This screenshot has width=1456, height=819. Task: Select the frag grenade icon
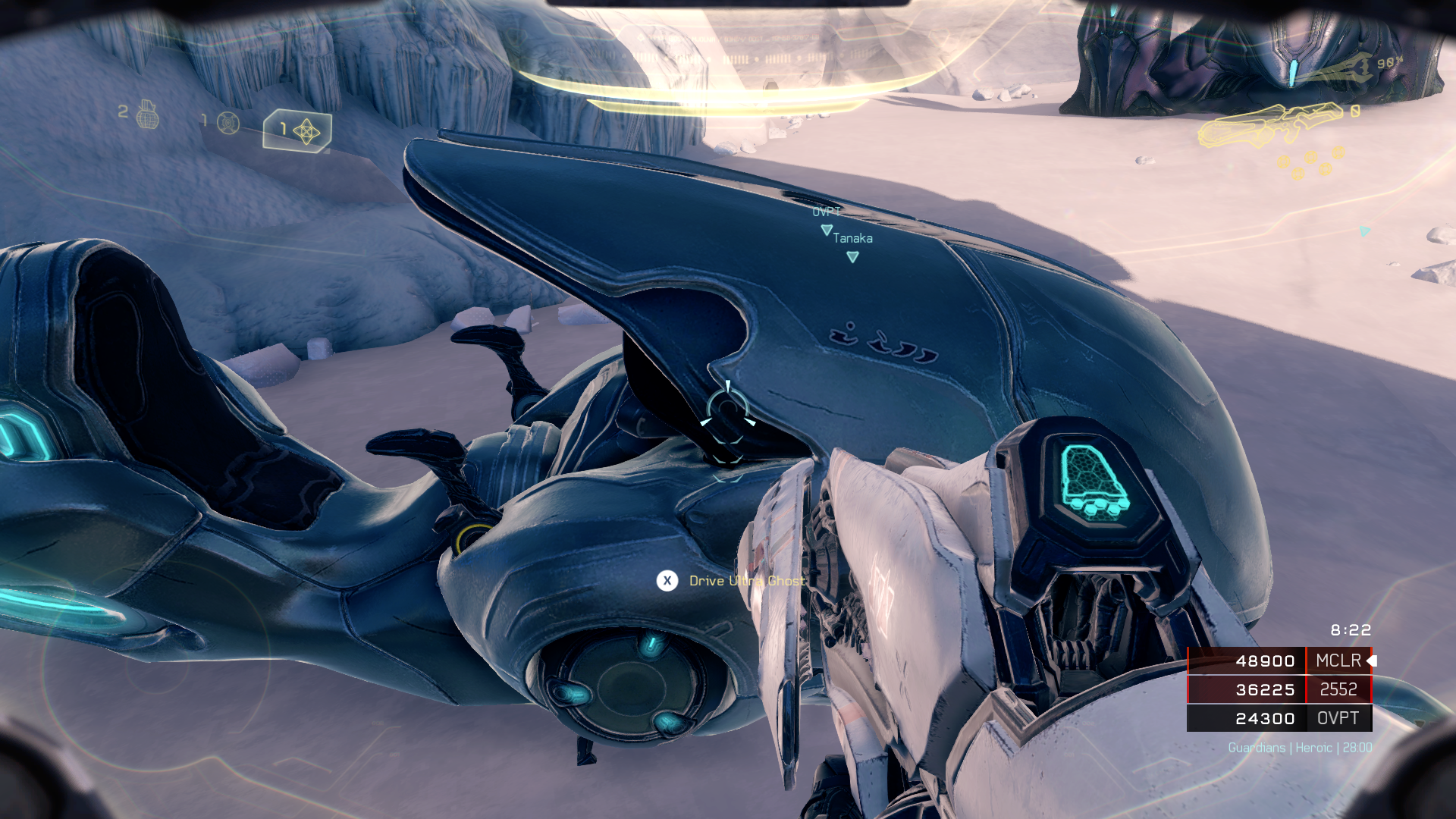(x=147, y=115)
